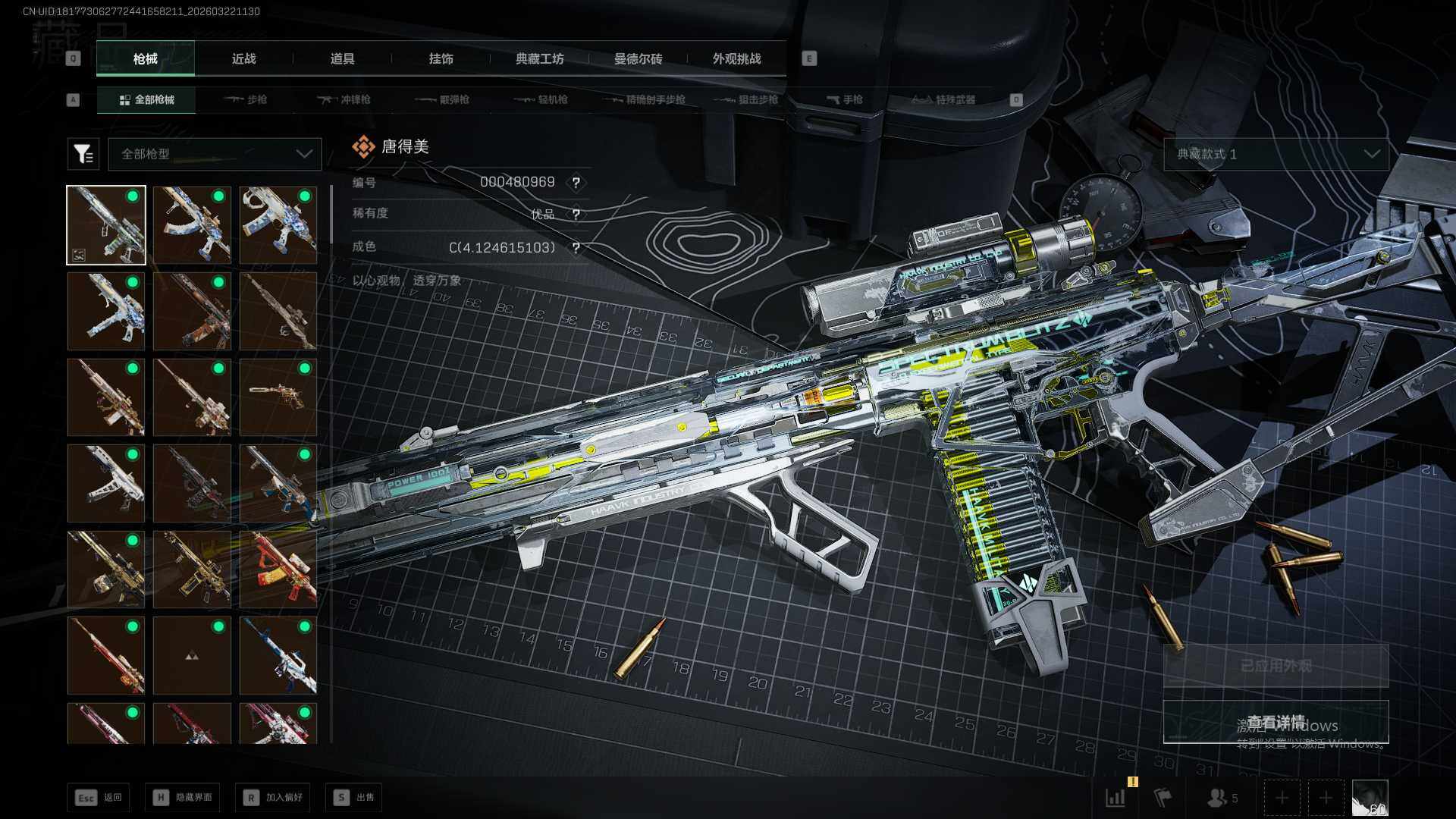Choose the golden revolver skin thumbnail
The image size is (1456, 819).
(278, 397)
